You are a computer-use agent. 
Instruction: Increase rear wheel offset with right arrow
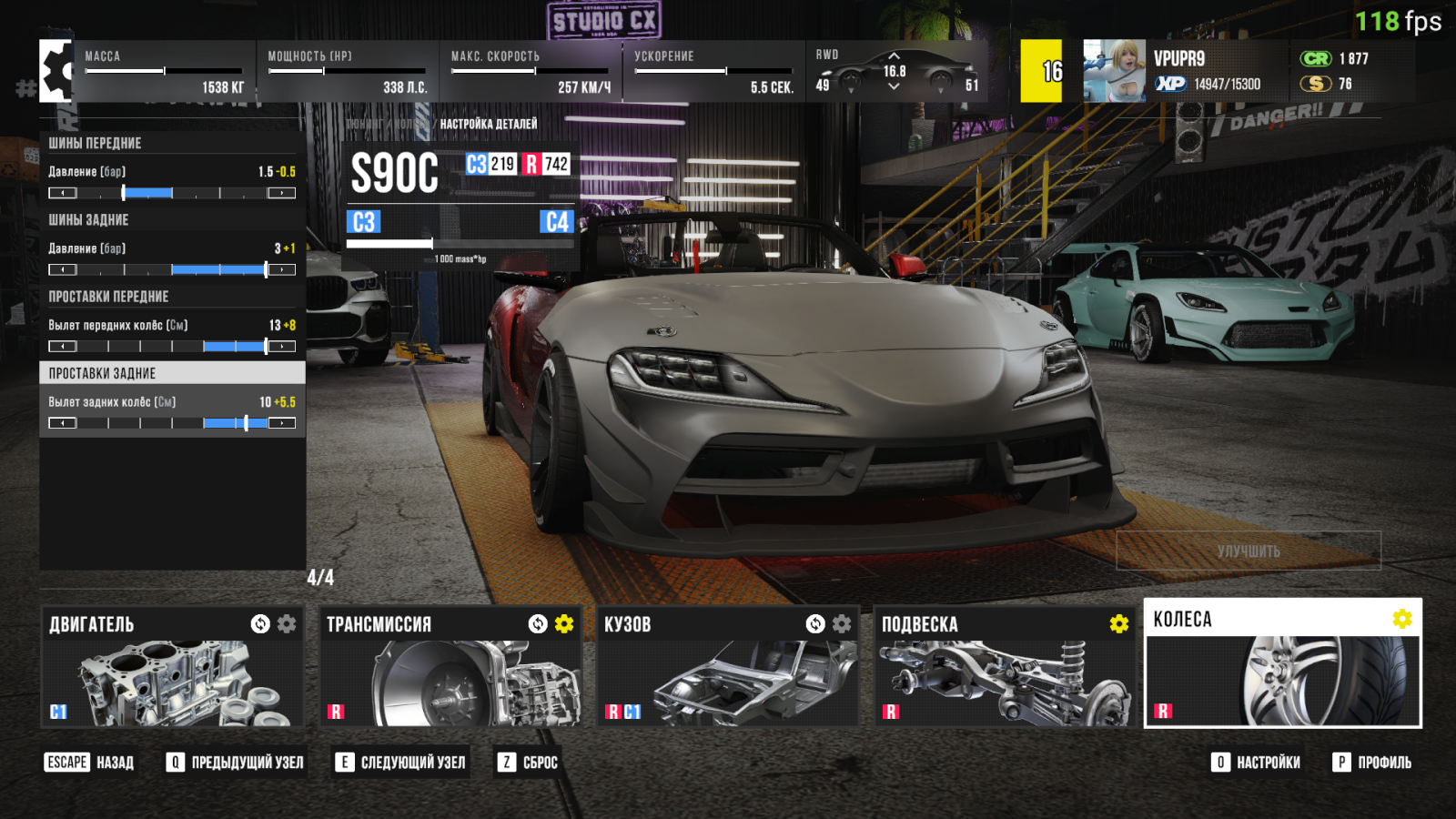pyautogui.click(x=281, y=423)
